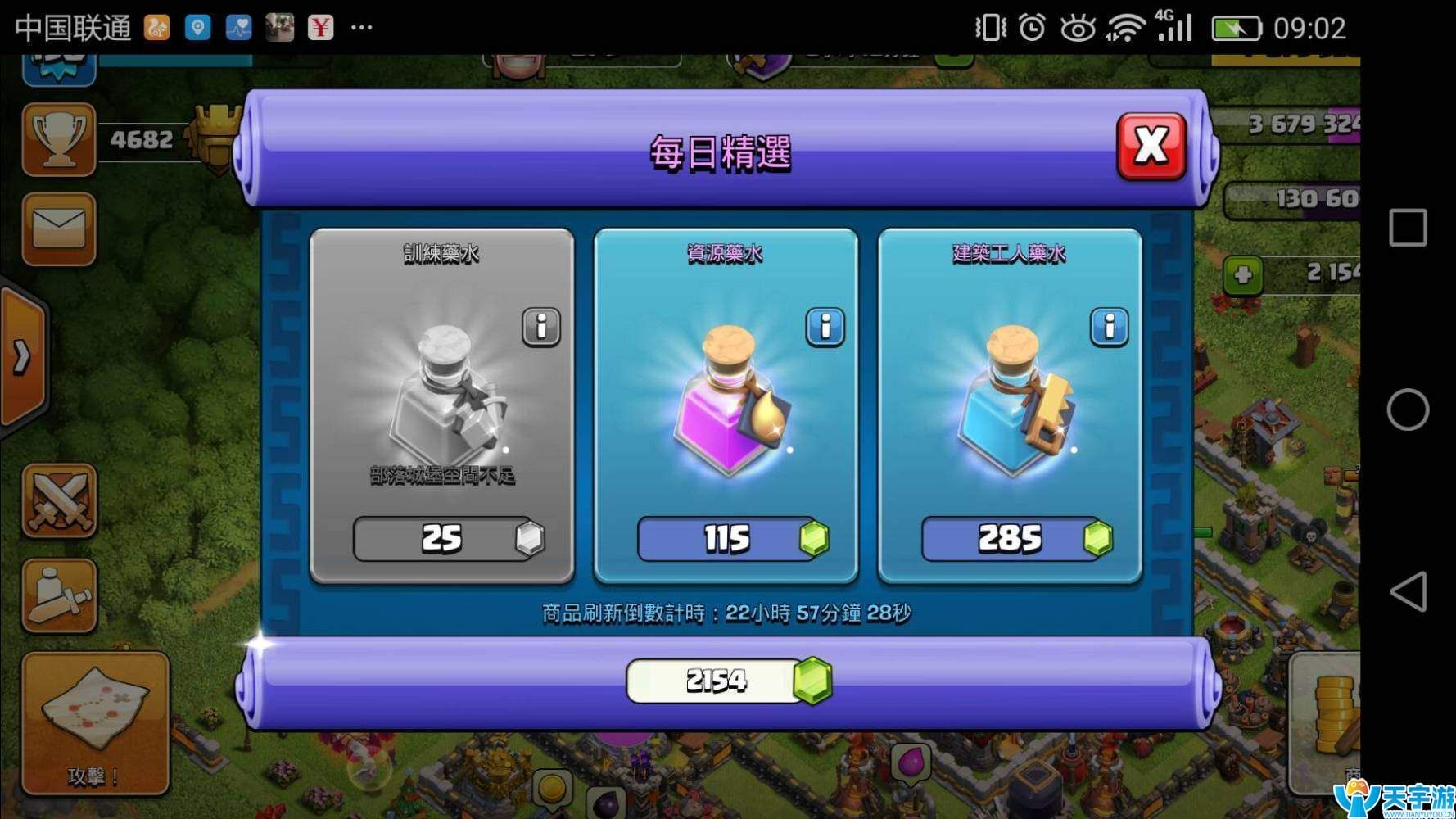The width and height of the screenshot is (1456, 819).
Task: Open the mail inbox envelope
Action: click(x=59, y=229)
